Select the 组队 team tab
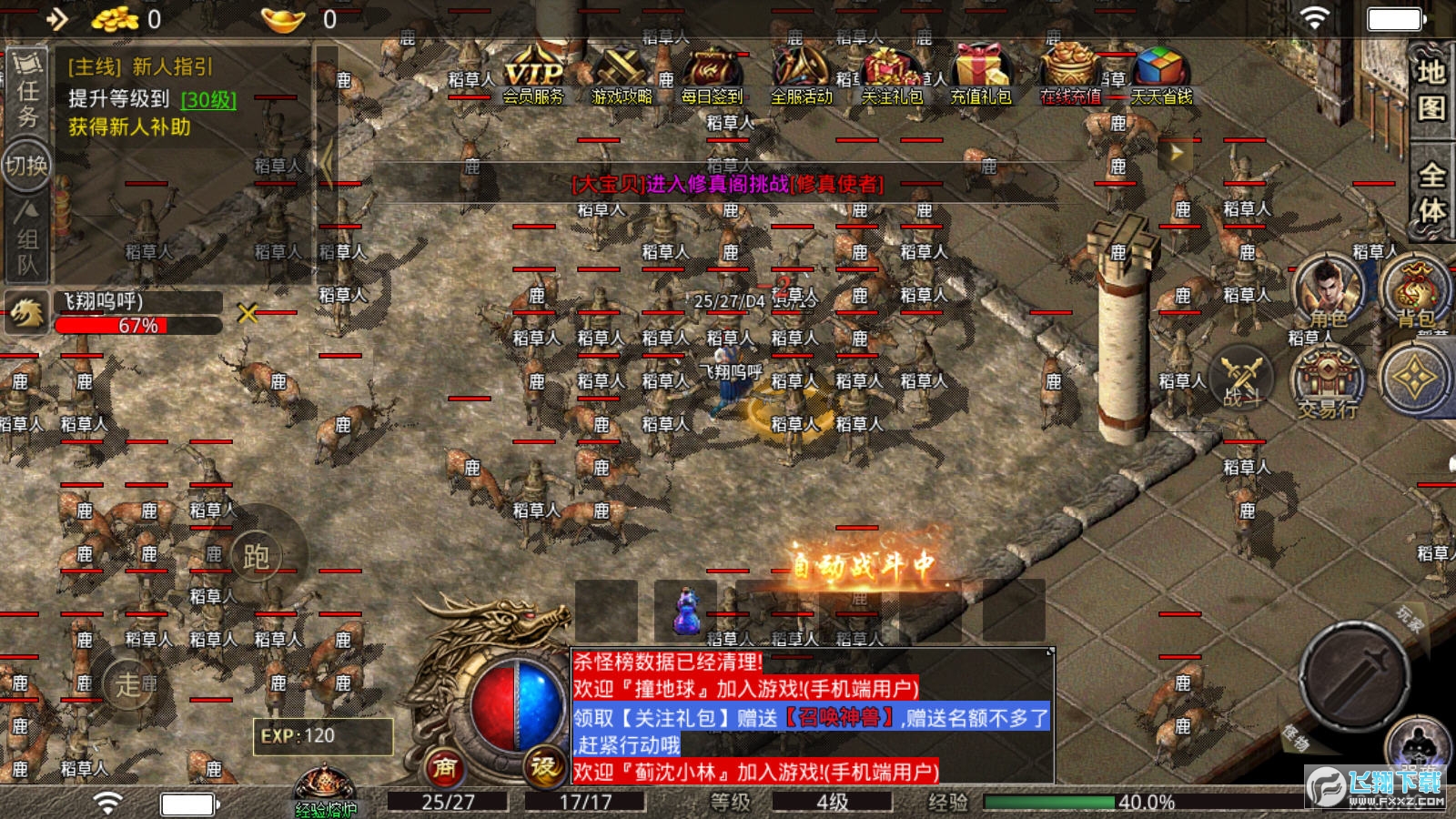The height and width of the screenshot is (819, 1456). click(x=27, y=241)
